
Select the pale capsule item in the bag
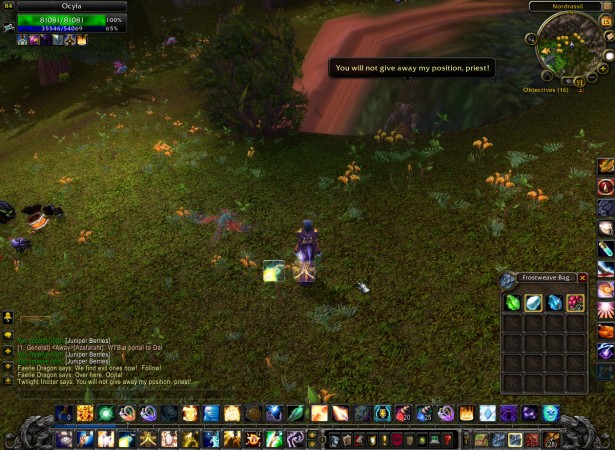[533, 303]
